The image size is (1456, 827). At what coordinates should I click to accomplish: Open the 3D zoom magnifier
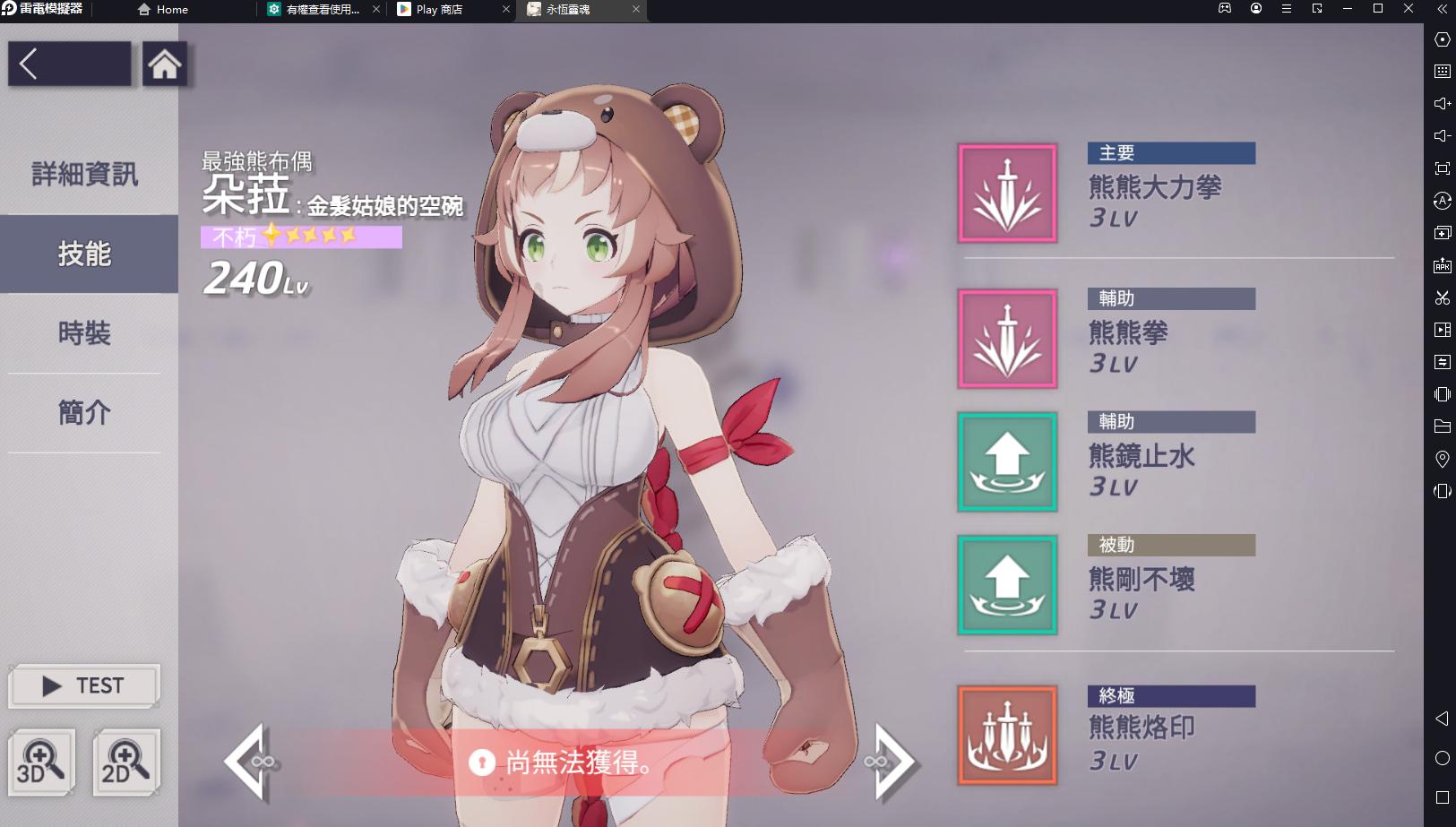click(42, 762)
